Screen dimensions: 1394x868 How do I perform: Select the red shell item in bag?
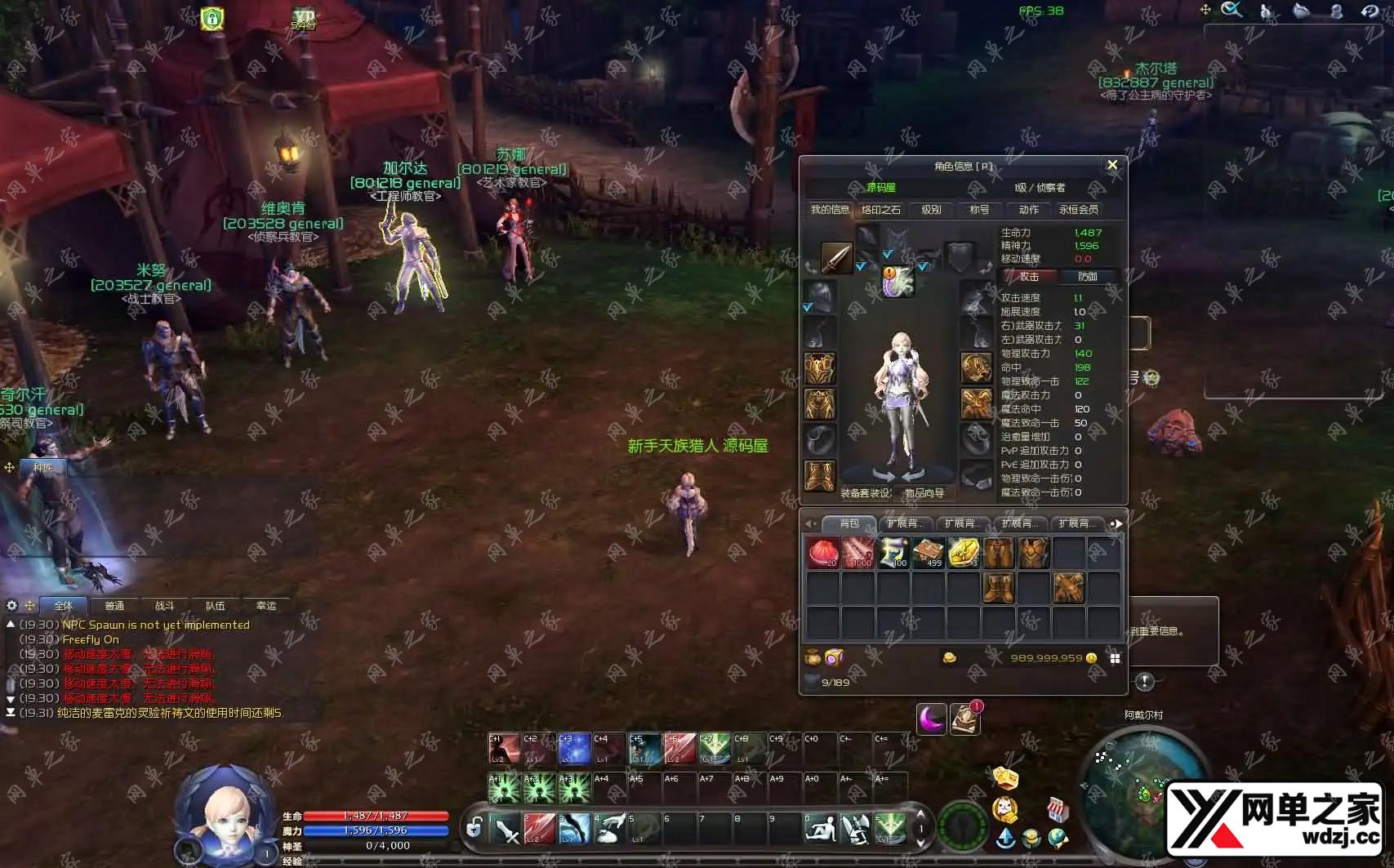(822, 553)
